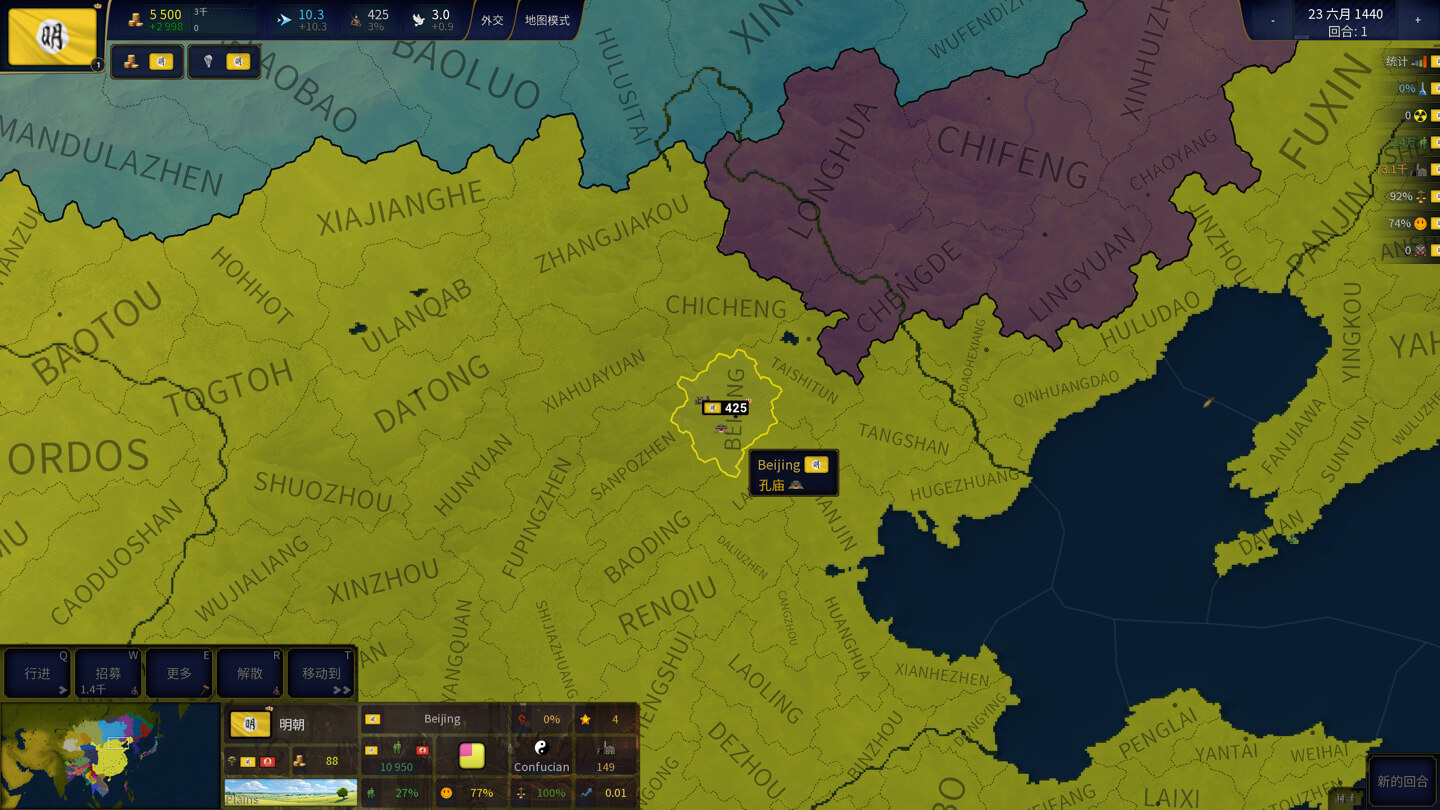Click the radioactive nuclear weapons icon
Screen dimensions: 1440x810
coord(1420,117)
